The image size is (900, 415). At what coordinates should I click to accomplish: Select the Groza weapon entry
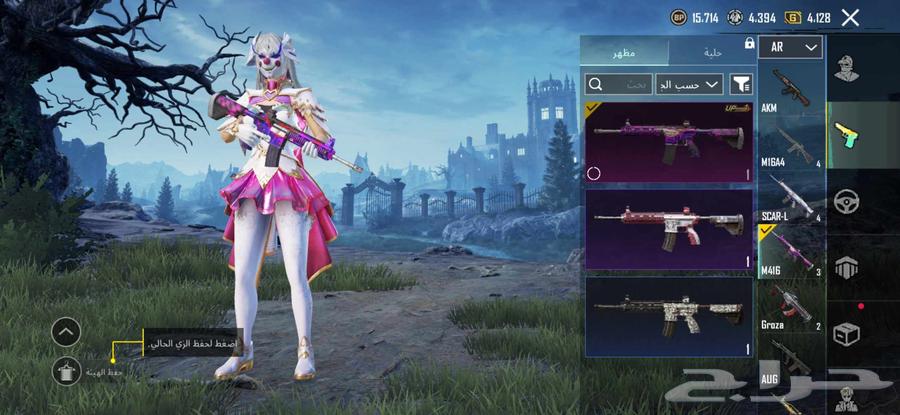[x=791, y=306]
